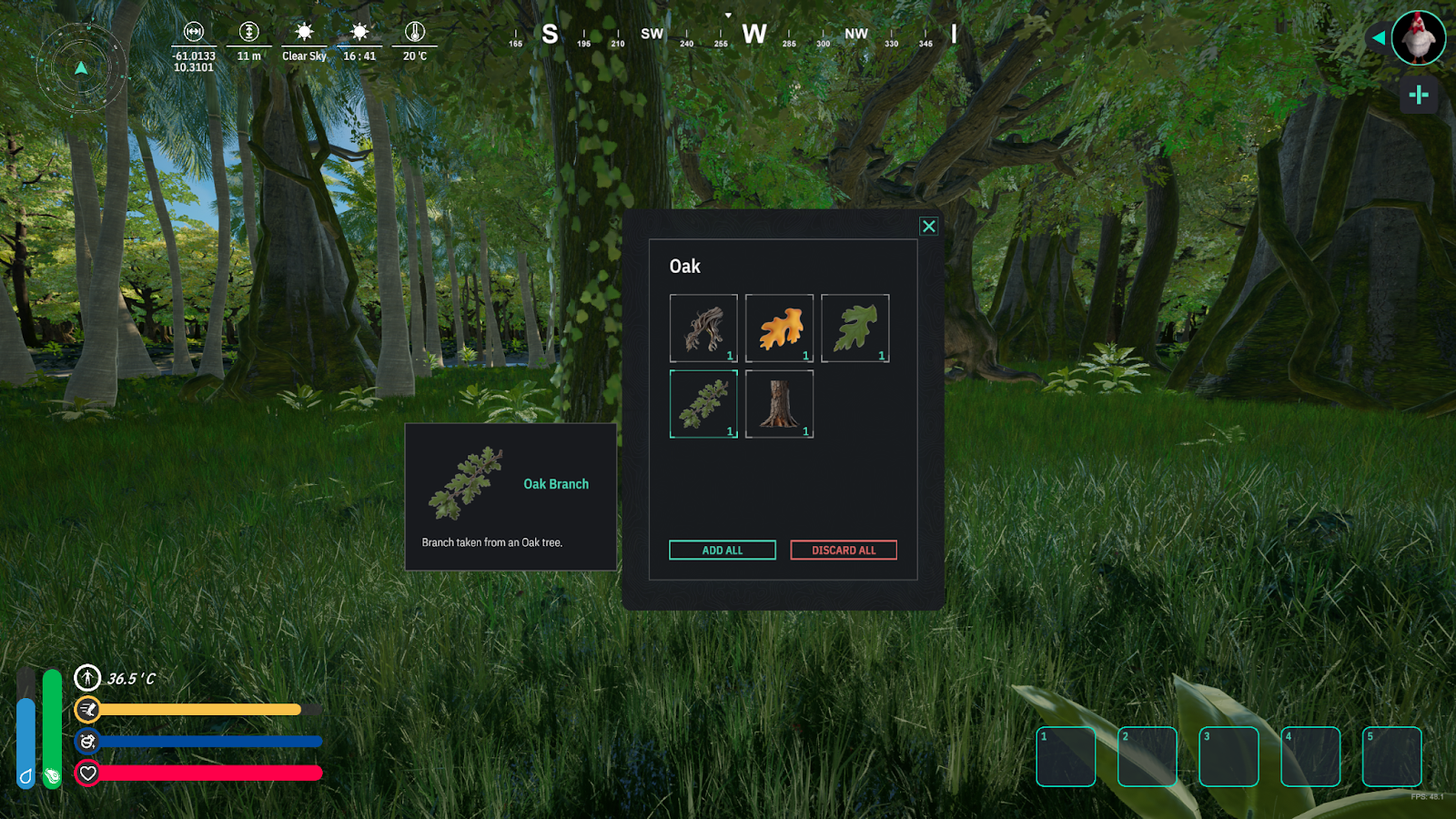Expand the side panel arrow
This screenshot has width=1456, height=819.
pos(1379,38)
